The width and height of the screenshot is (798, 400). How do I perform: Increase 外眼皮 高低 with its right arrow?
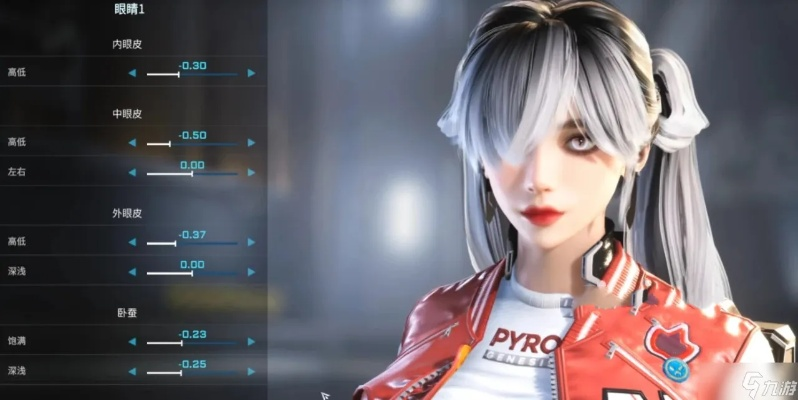click(251, 242)
